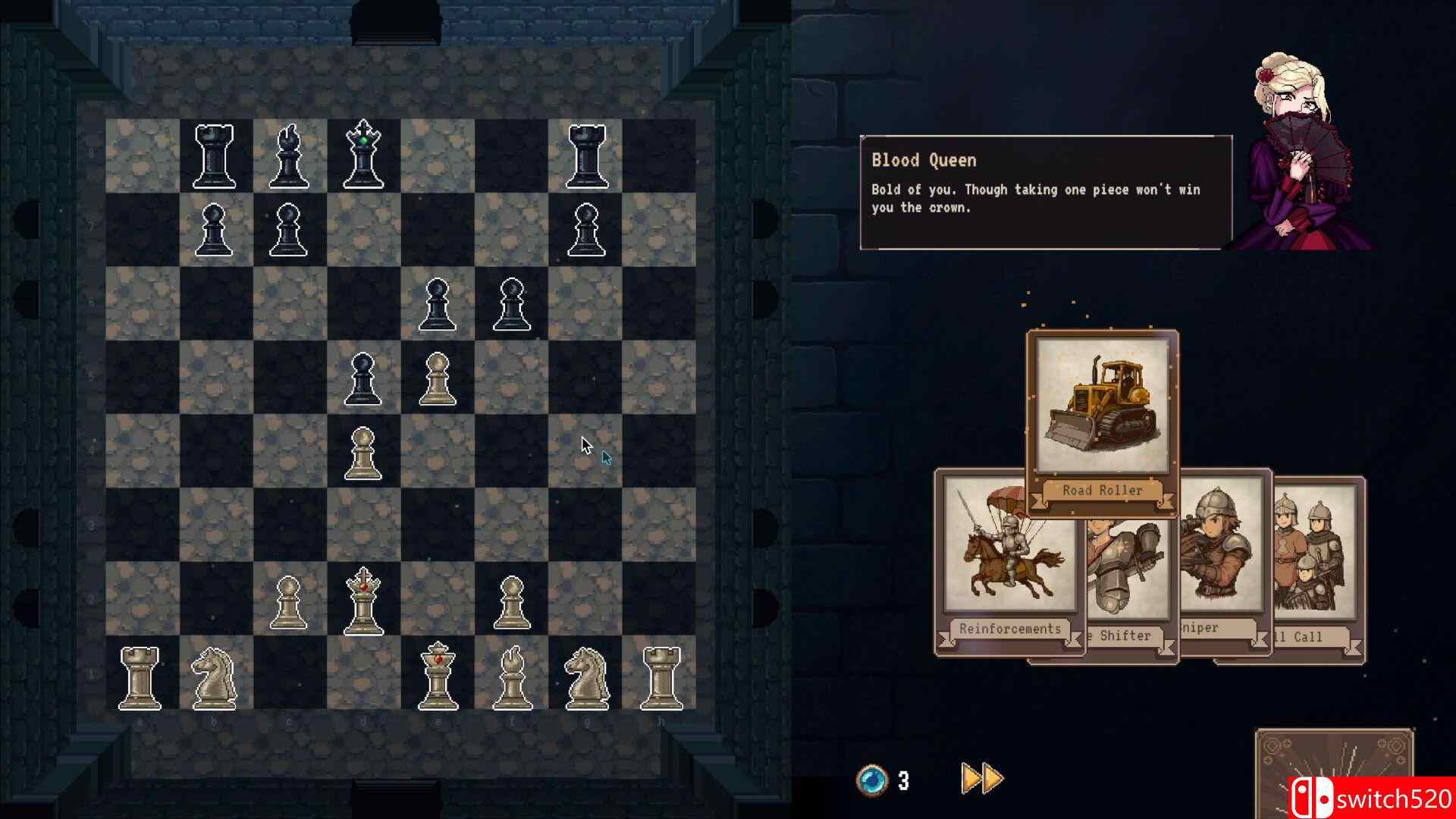Advance the Blood Queen dialogue box
This screenshot has height=819, width=1456.
pos(1045,193)
